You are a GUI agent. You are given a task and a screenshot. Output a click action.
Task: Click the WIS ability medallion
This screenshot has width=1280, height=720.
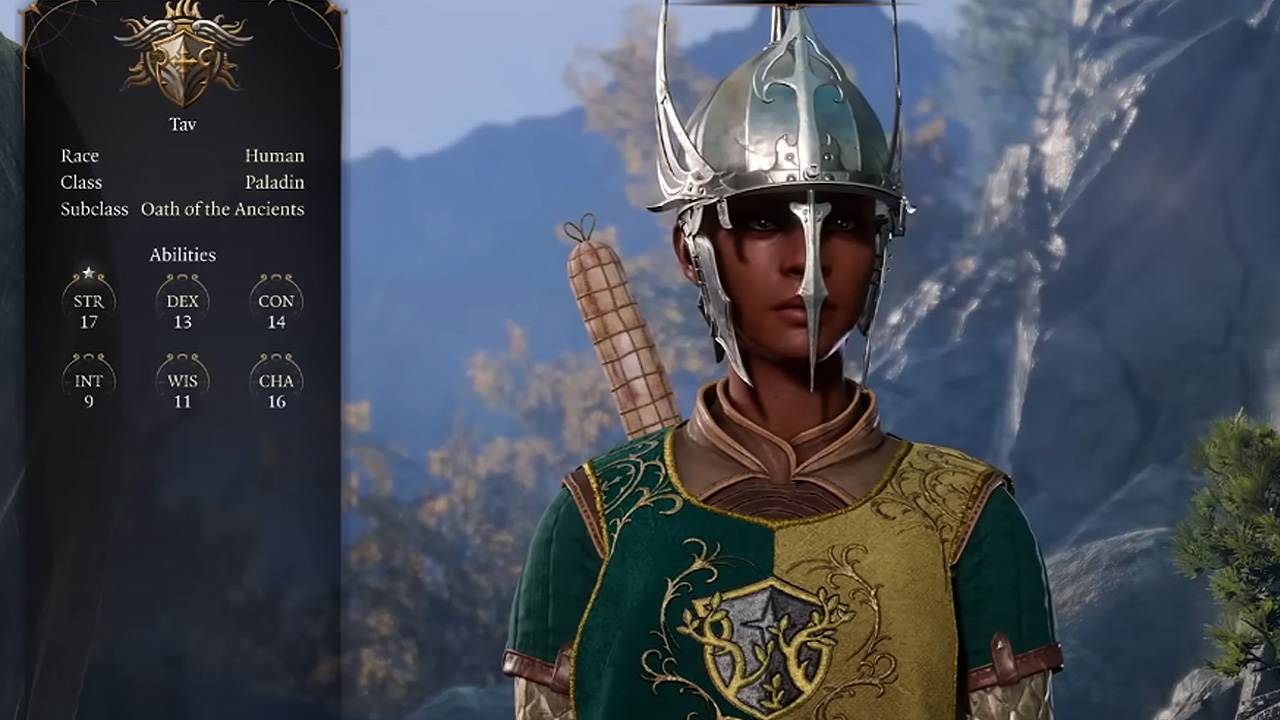(182, 380)
